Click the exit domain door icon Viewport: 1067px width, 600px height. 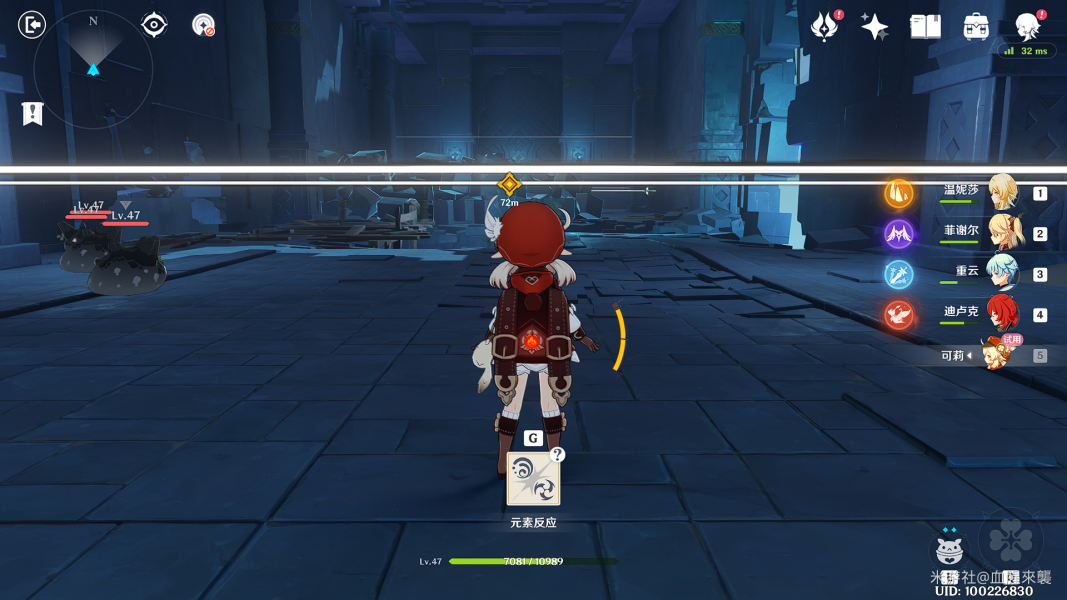coord(32,24)
